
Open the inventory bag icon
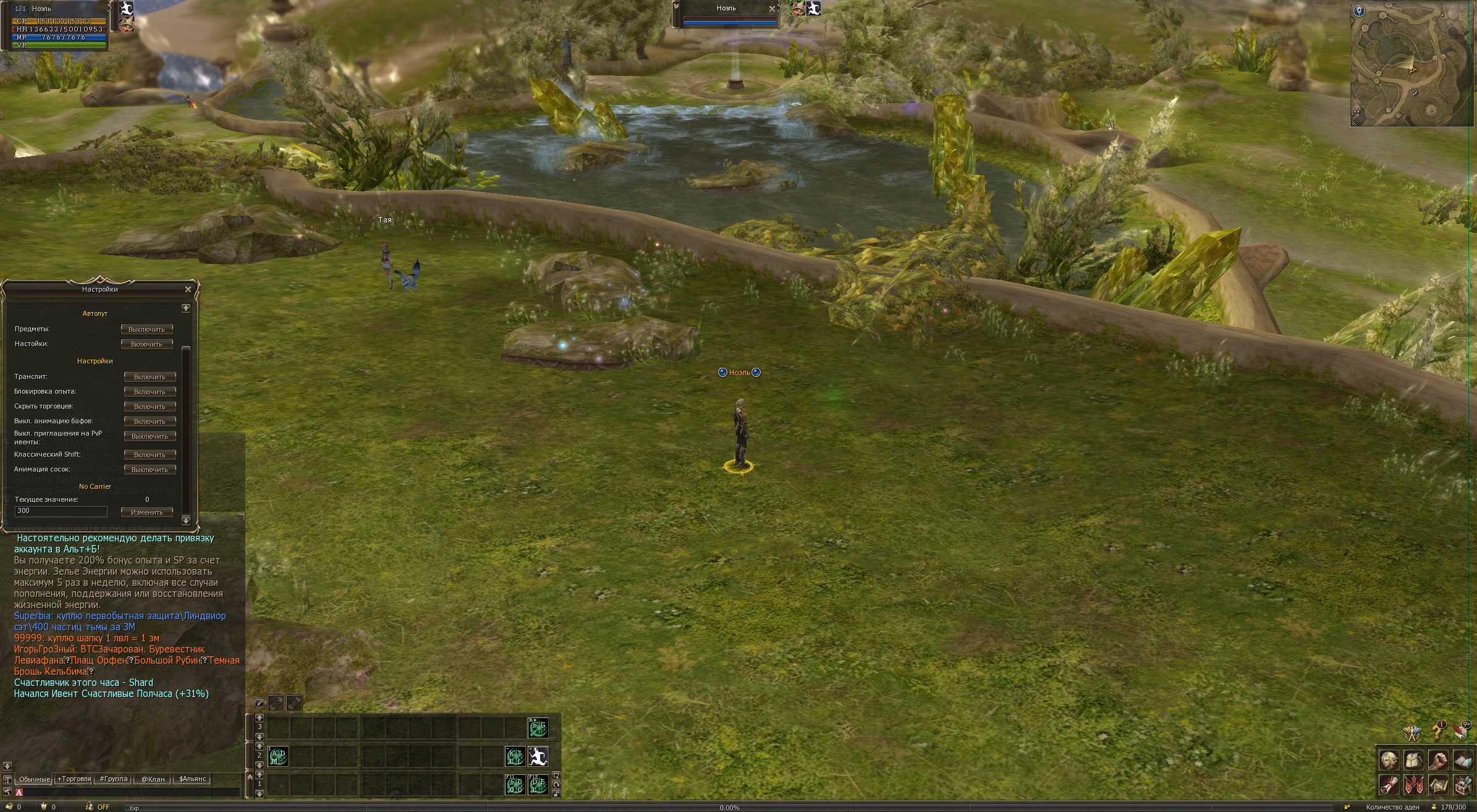1413,759
